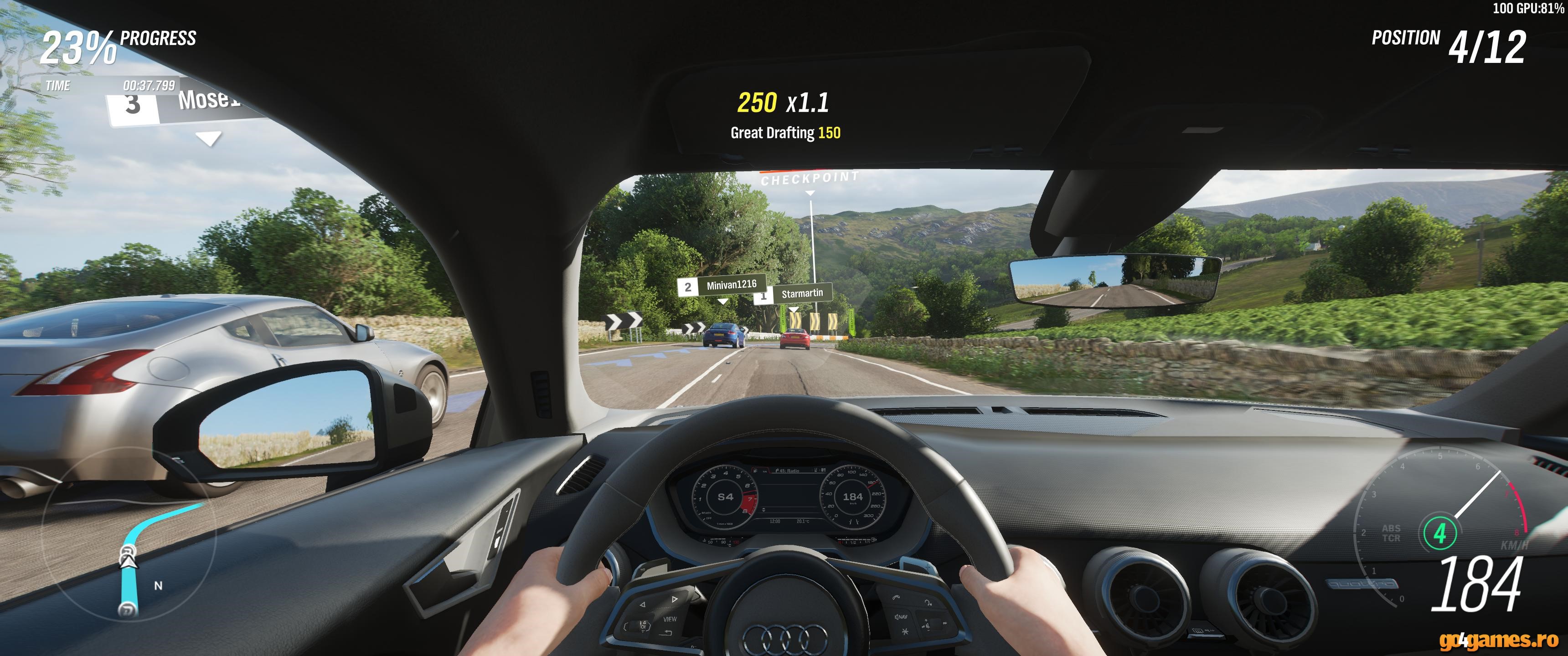Select the Minivan1216 rival name tag

[x=722, y=285]
